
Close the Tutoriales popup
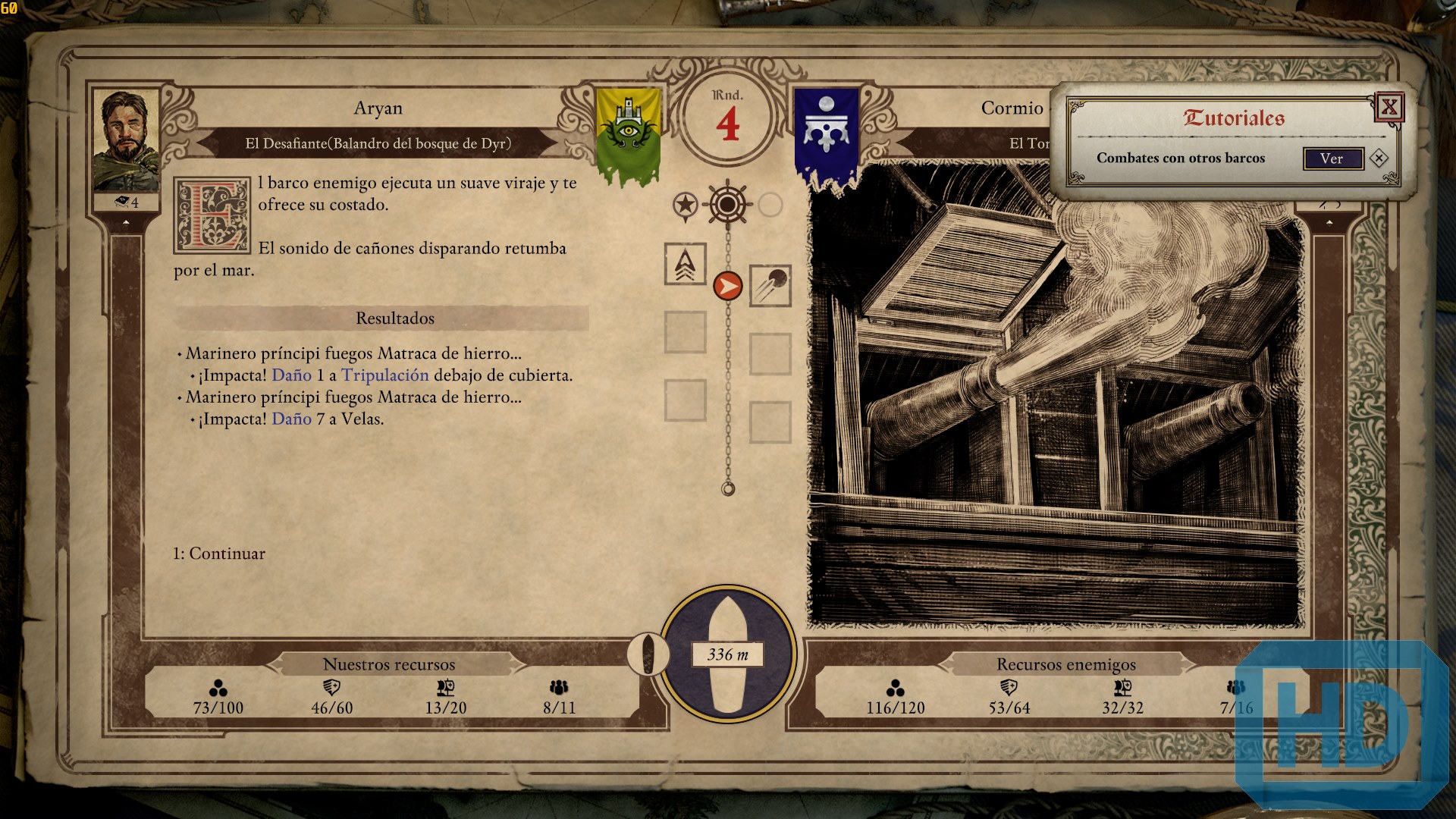[x=1389, y=107]
